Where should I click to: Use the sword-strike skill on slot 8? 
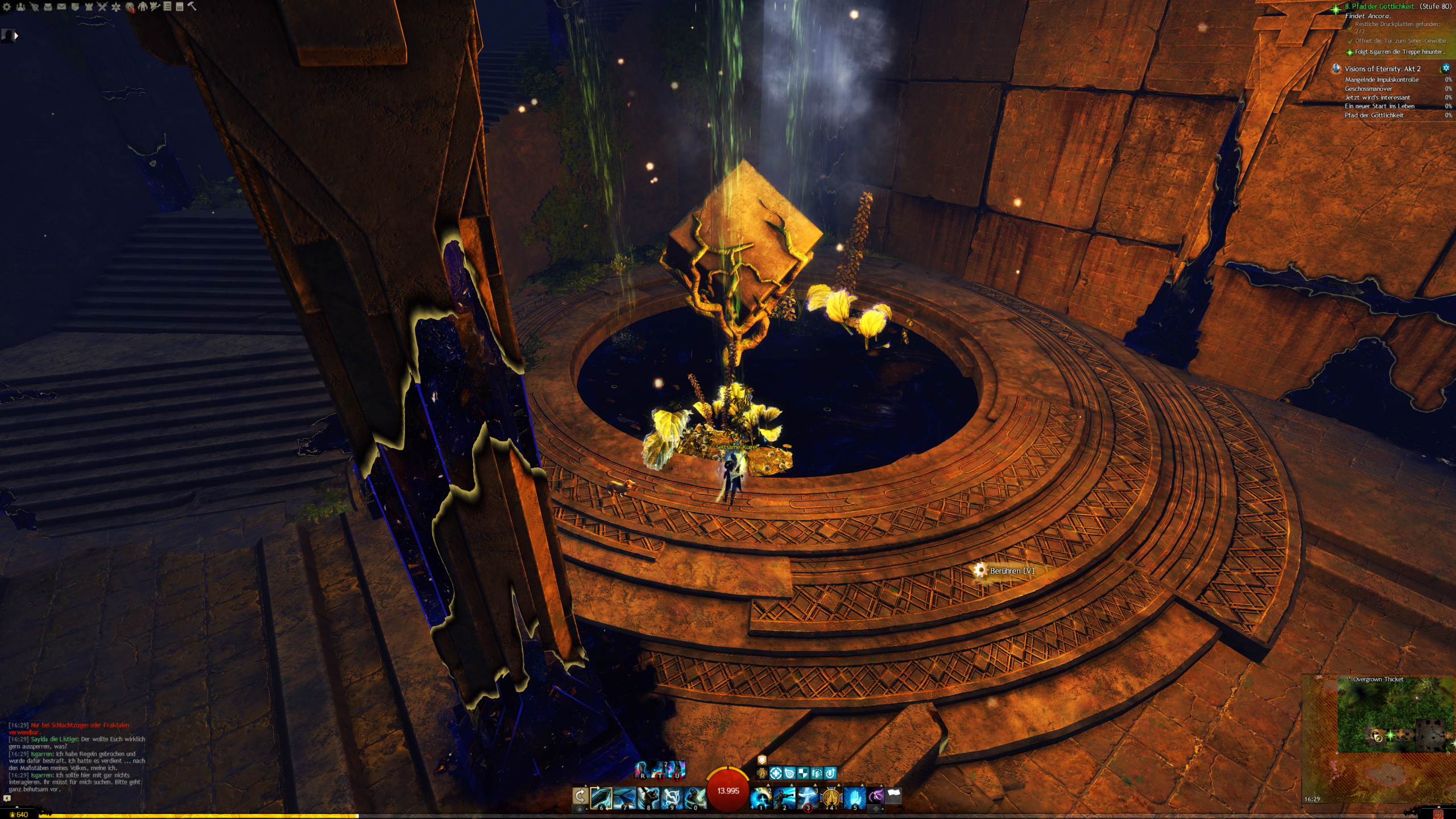point(648,797)
